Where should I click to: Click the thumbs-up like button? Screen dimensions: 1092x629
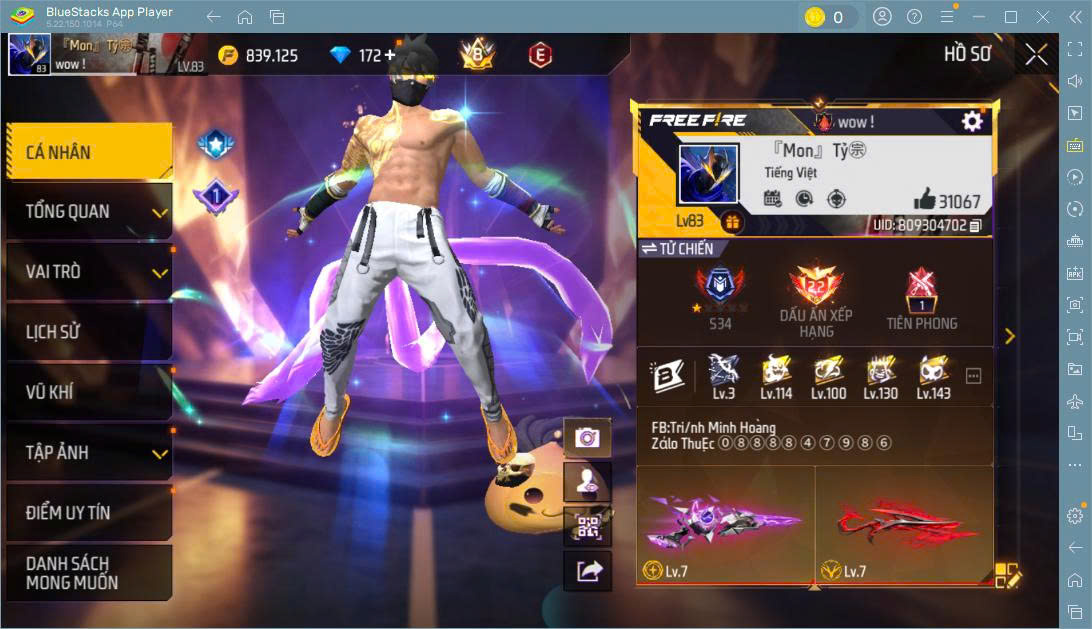tap(924, 200)
